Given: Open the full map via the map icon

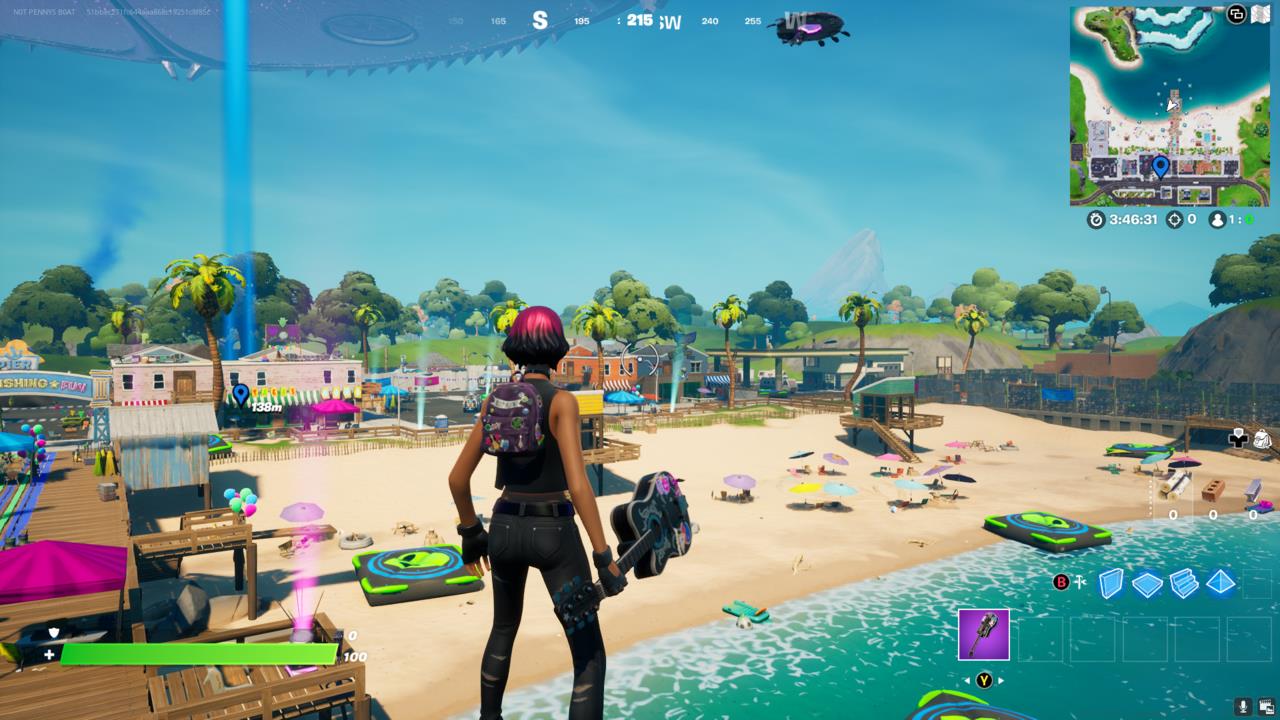Looking at the screenshot, I should (1261, 12).
